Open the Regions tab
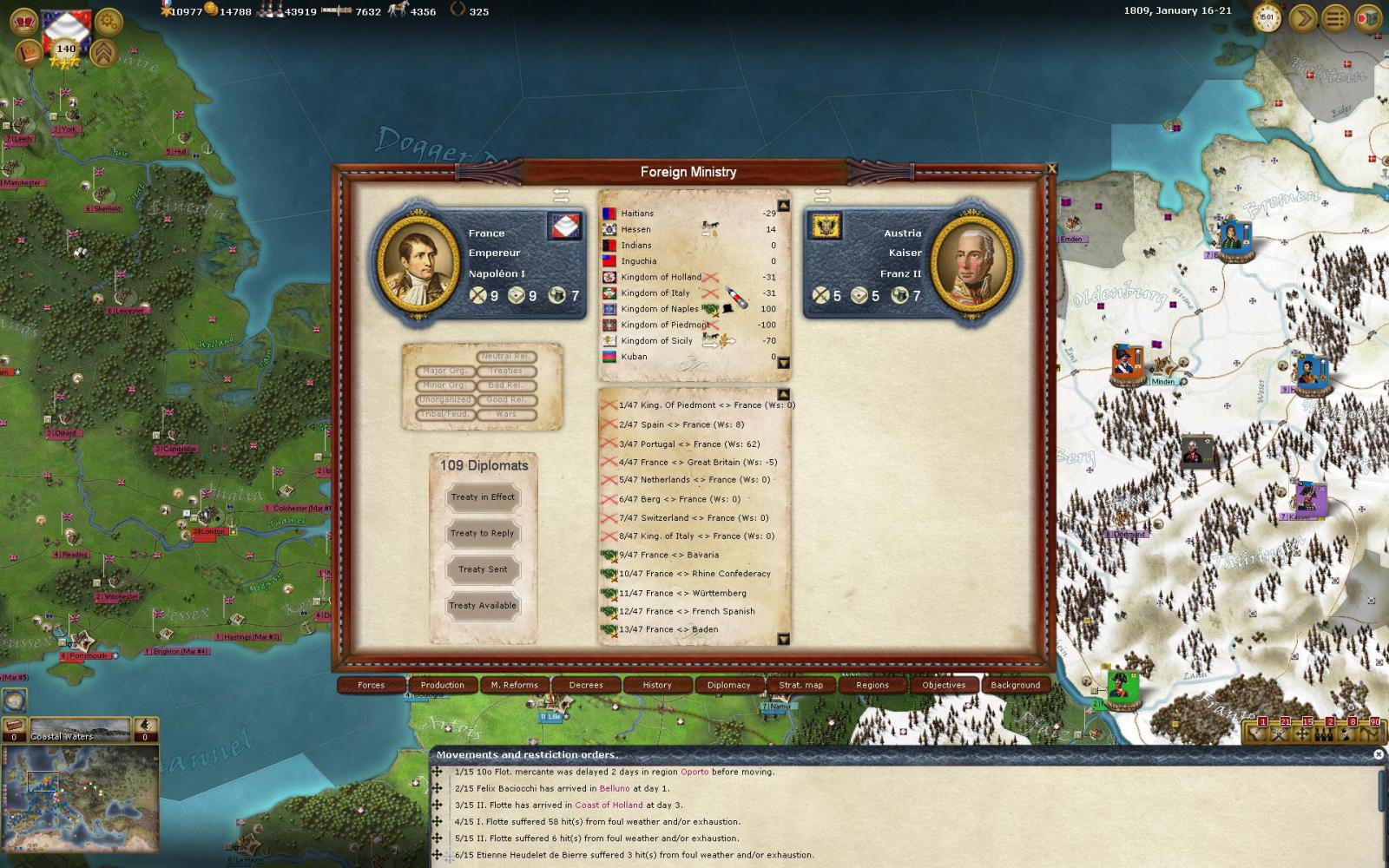This screenshot has height=868, width=1389. coord(872,685)
